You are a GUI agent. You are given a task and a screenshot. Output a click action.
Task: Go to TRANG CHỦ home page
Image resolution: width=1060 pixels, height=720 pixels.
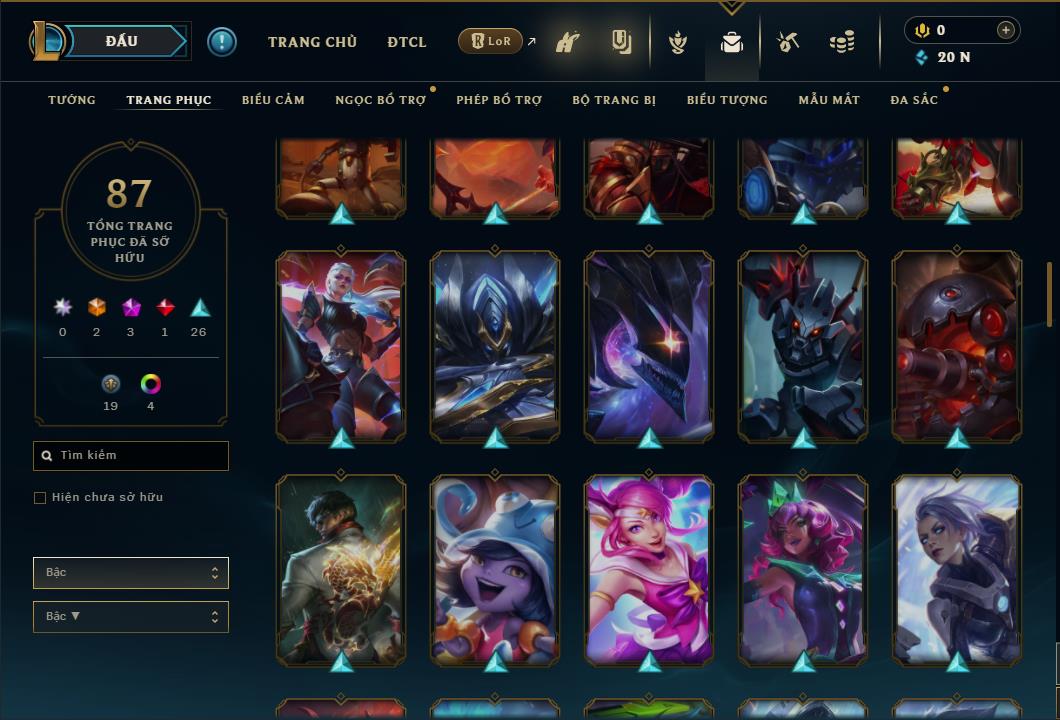312,42
